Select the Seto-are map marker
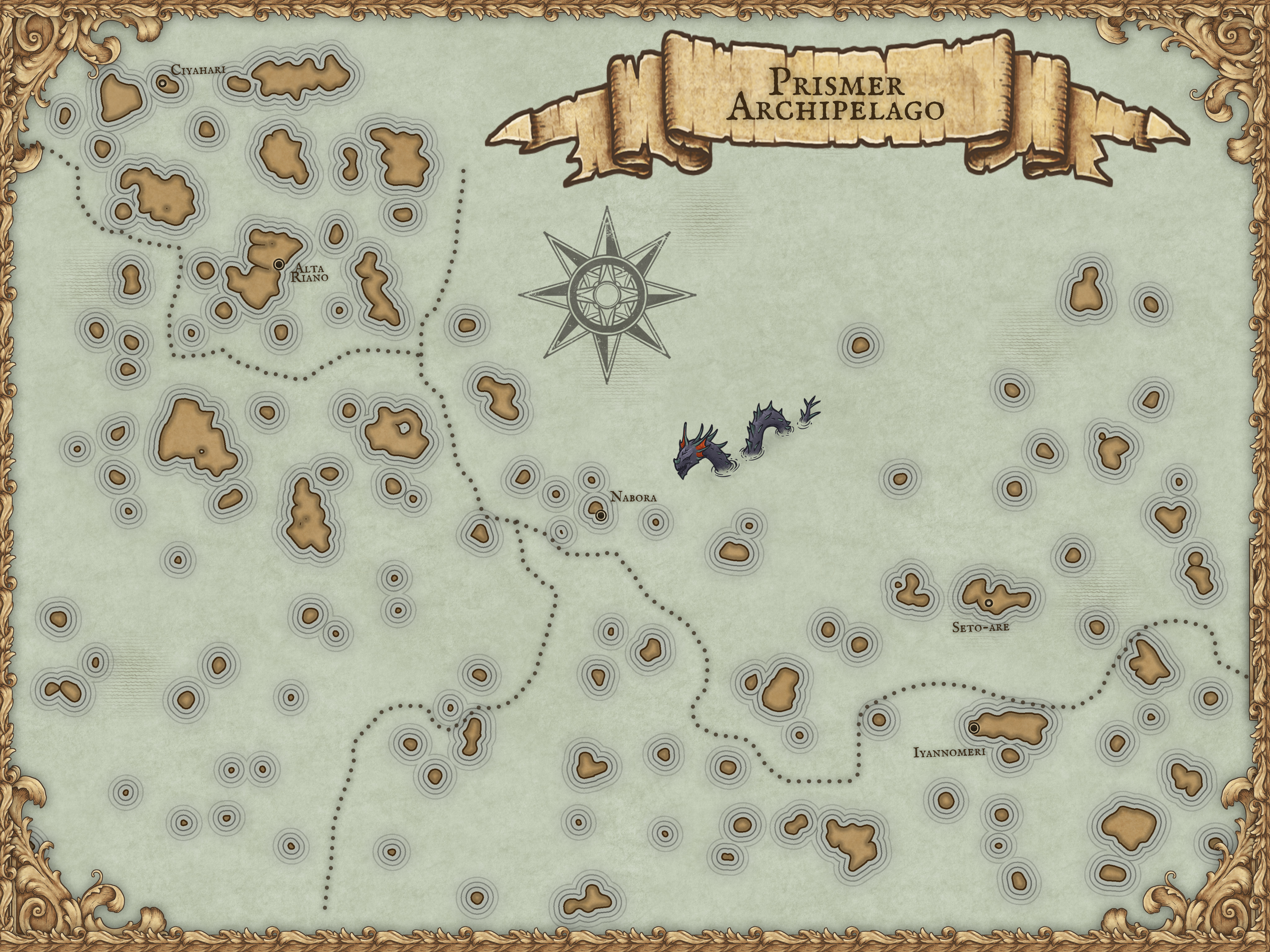The height and width of the screenshot is (952, 1270). (x=989, y=603)
